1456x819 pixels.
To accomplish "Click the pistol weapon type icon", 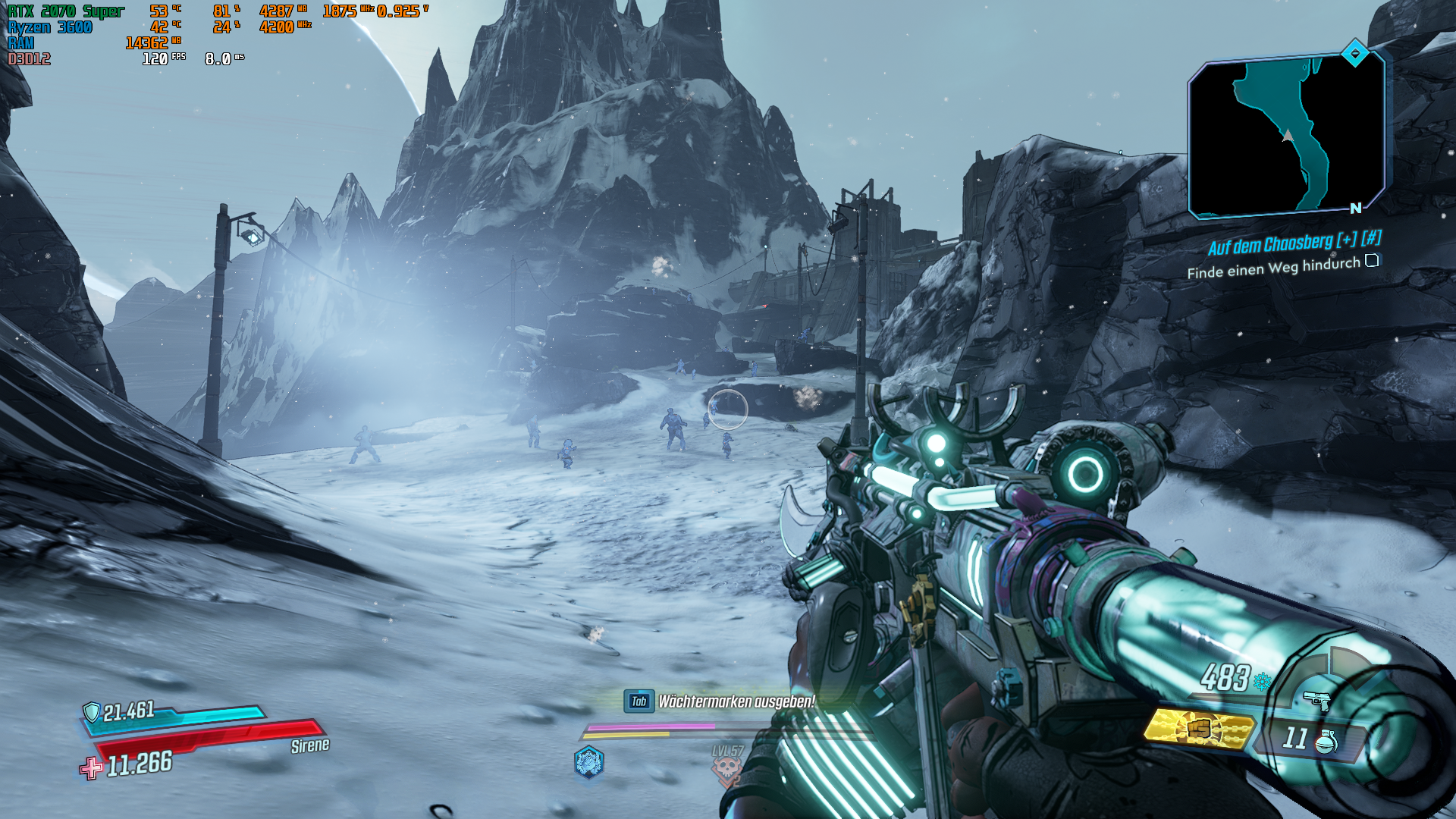I will tap(1316, 700).
